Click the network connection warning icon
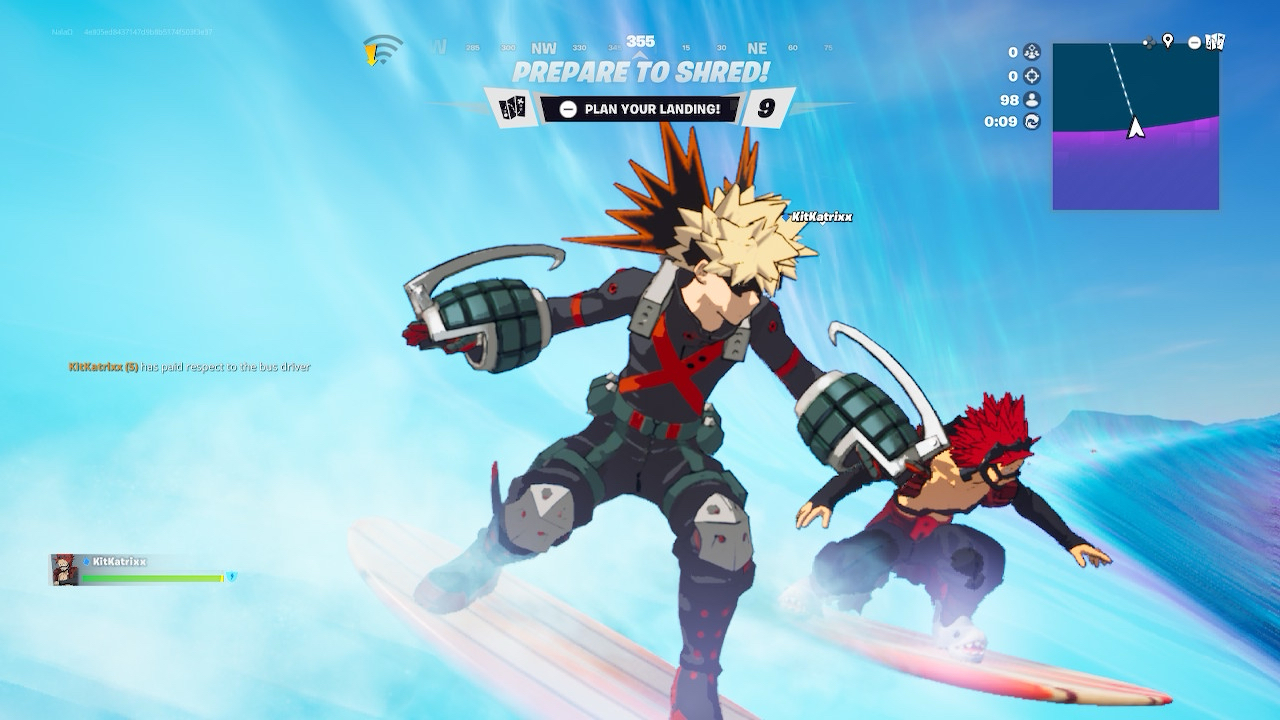The width and height of the screenshot is (1280, 720). coord(381,50)
